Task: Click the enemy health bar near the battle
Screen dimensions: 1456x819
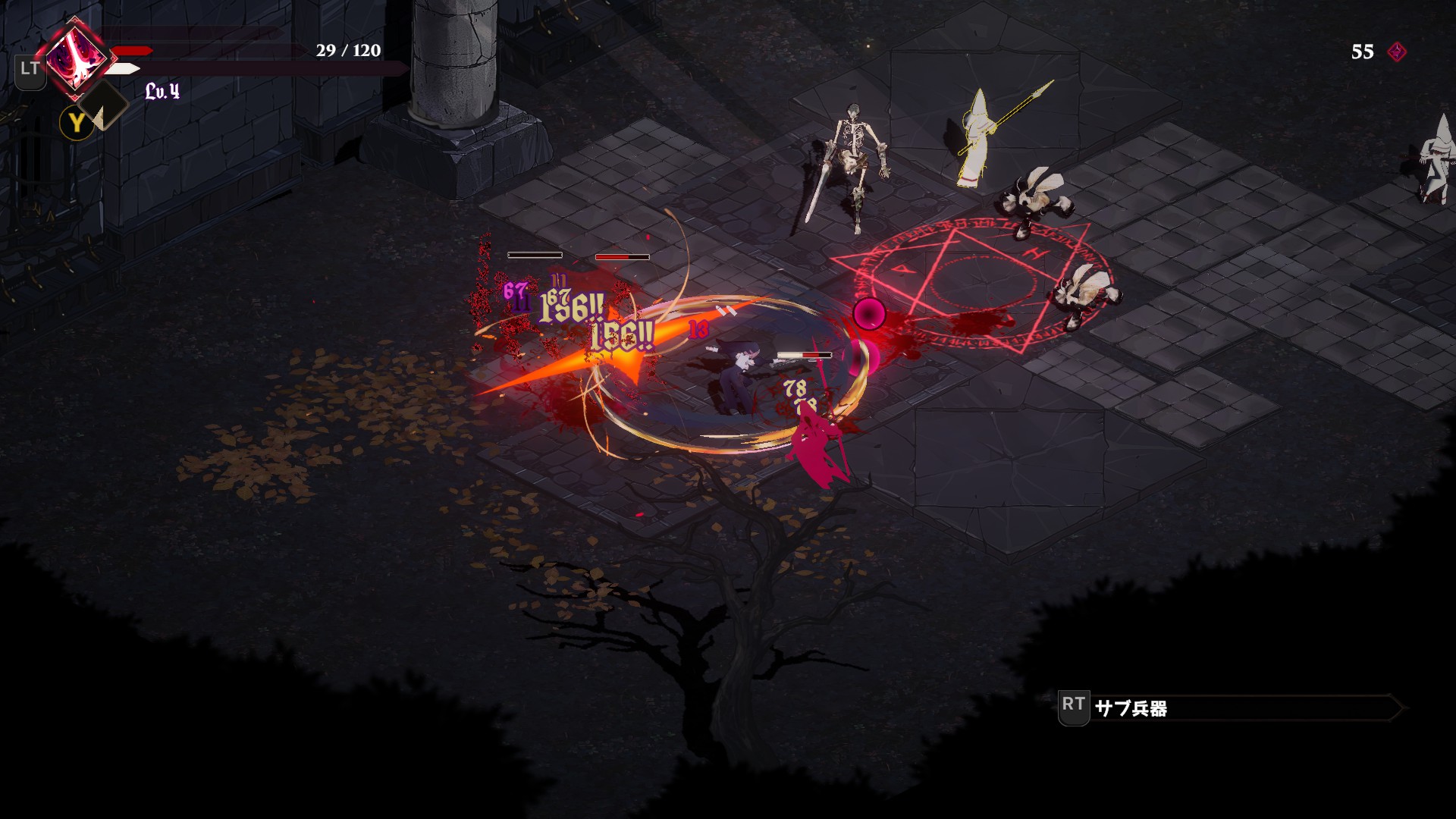Action: click(802, 353)
